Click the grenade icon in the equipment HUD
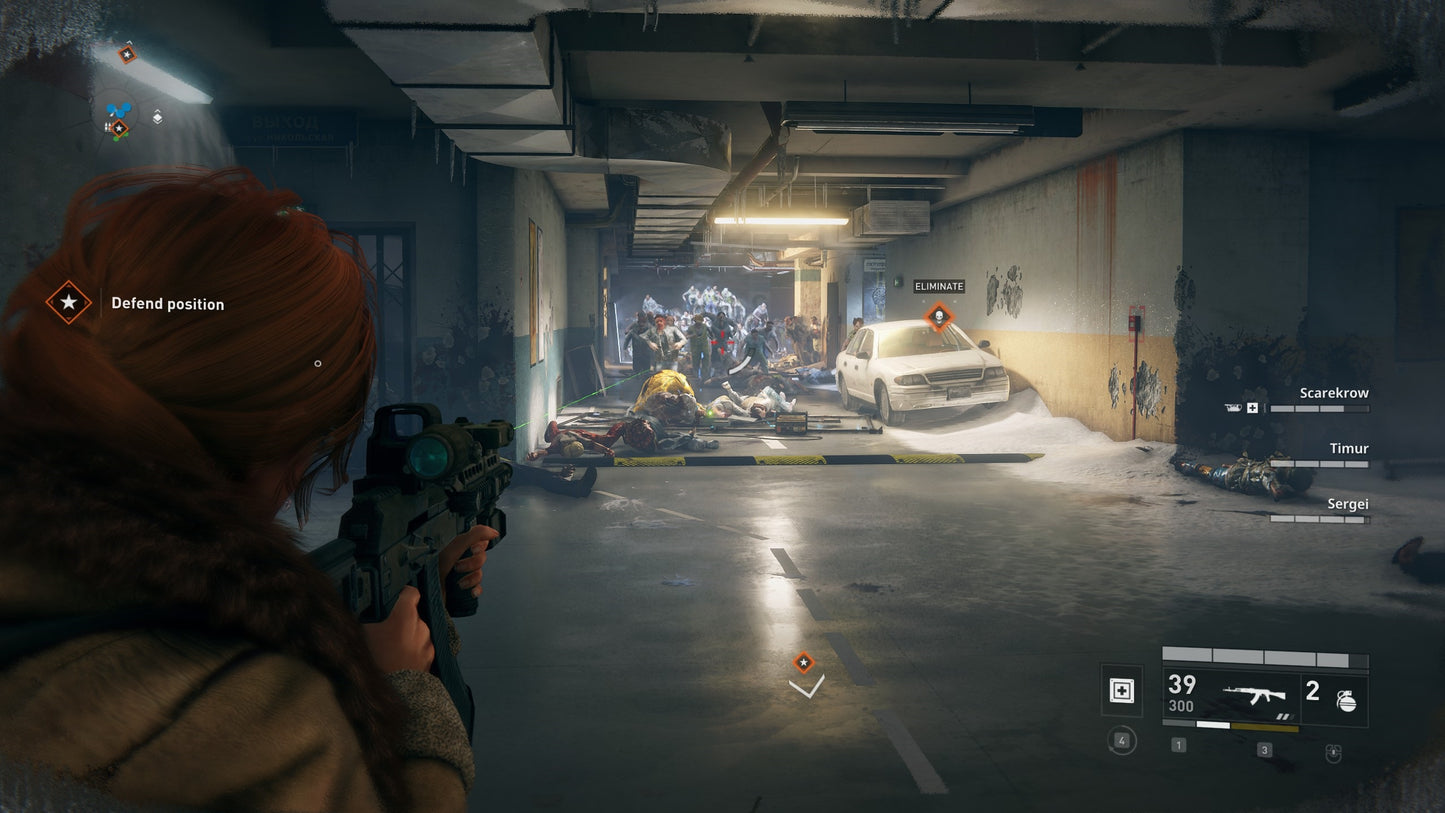 click(x=1347, y=702)
